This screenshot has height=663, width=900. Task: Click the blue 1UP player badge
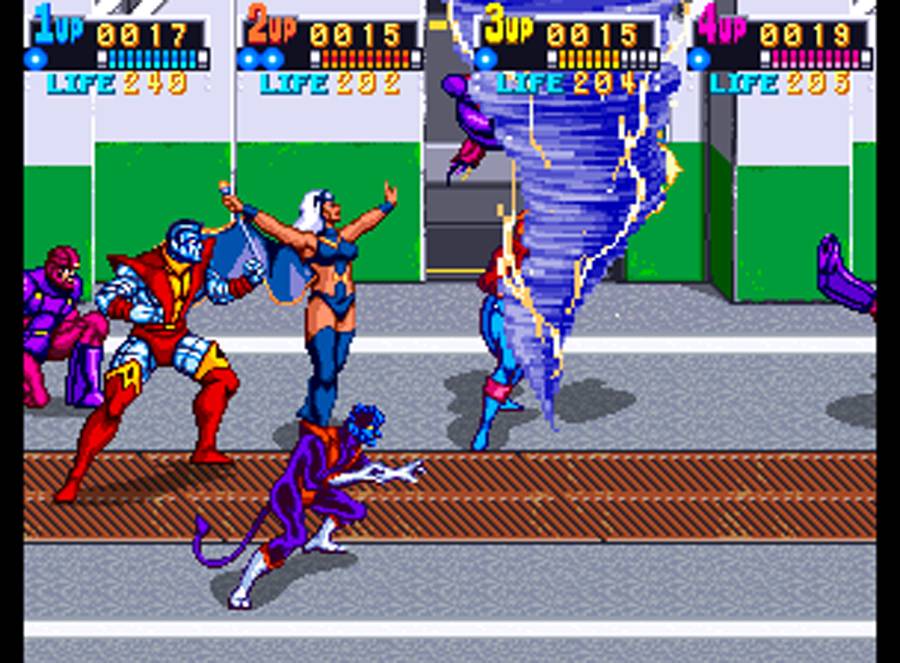(57, 27)
